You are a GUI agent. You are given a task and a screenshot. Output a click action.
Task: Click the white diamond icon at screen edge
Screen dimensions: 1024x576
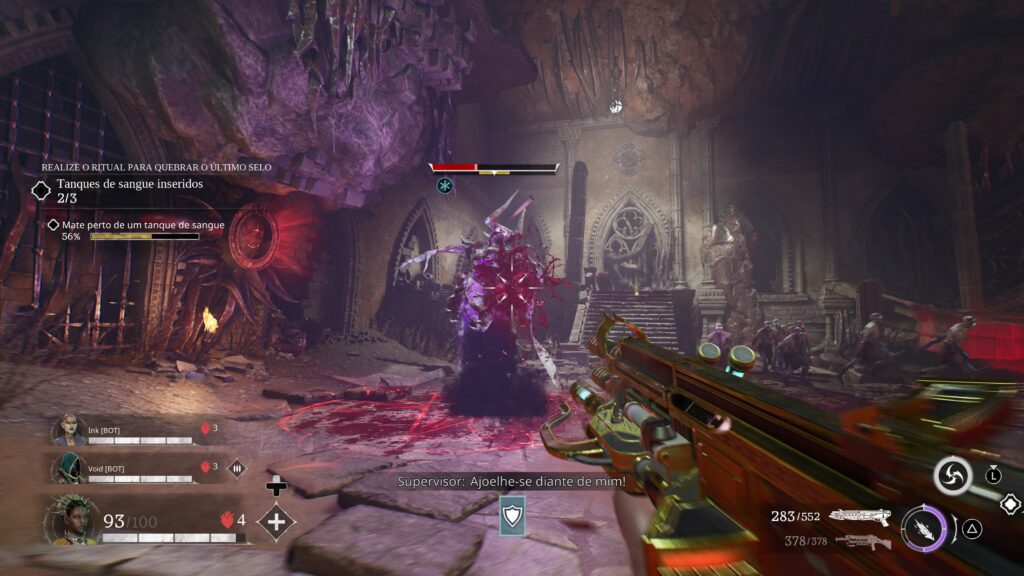(1012, 505)
